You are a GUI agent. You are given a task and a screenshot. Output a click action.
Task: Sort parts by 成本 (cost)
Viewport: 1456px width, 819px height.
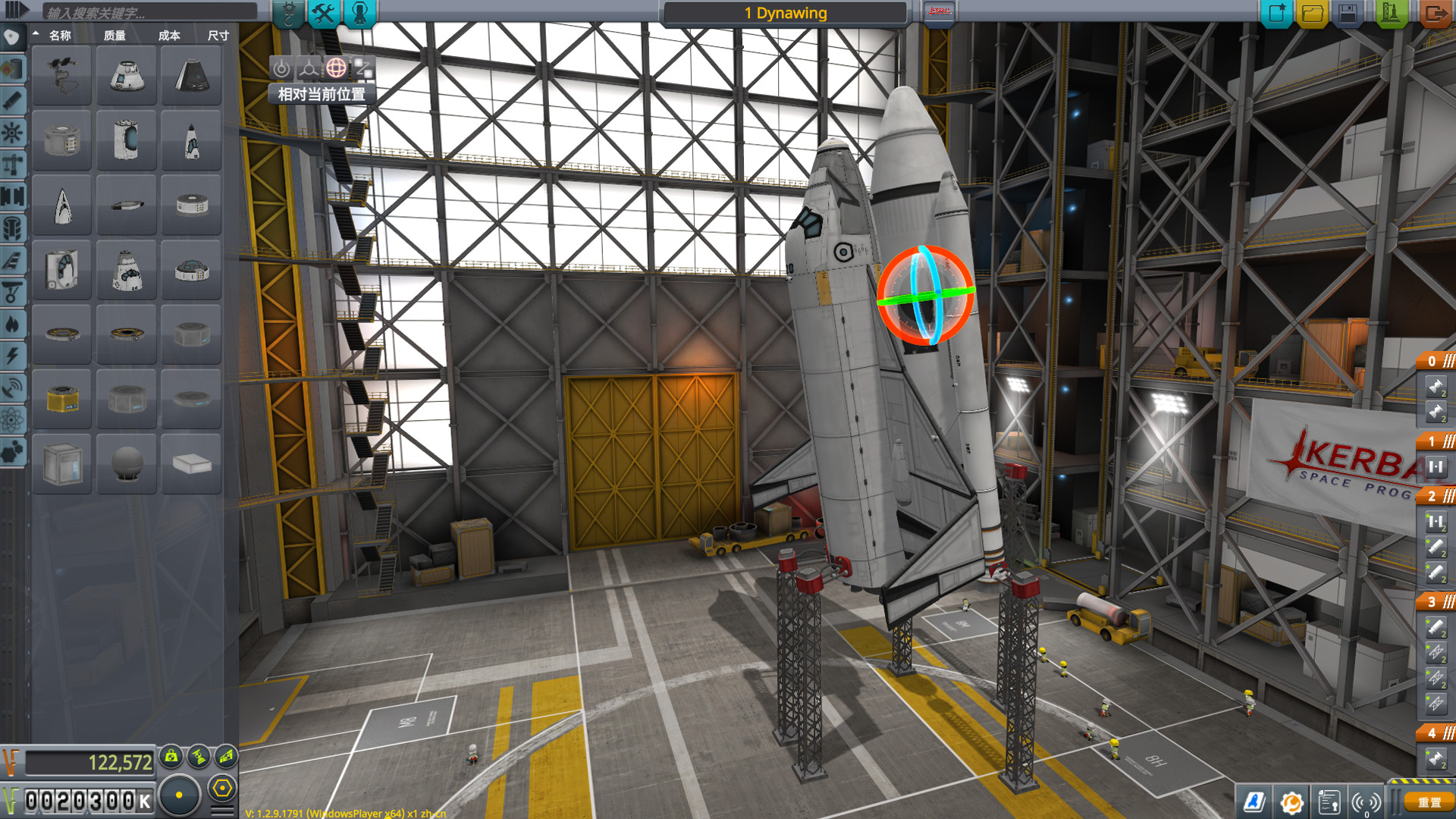pyautogui.click(x=169, y=36)
